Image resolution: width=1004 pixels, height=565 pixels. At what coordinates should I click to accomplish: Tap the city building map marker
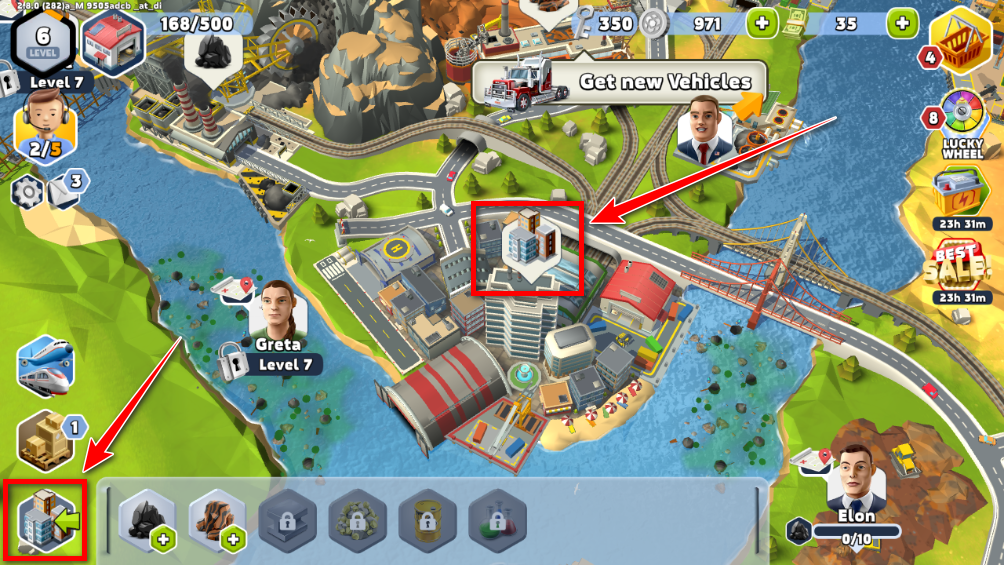pos(526,244)
